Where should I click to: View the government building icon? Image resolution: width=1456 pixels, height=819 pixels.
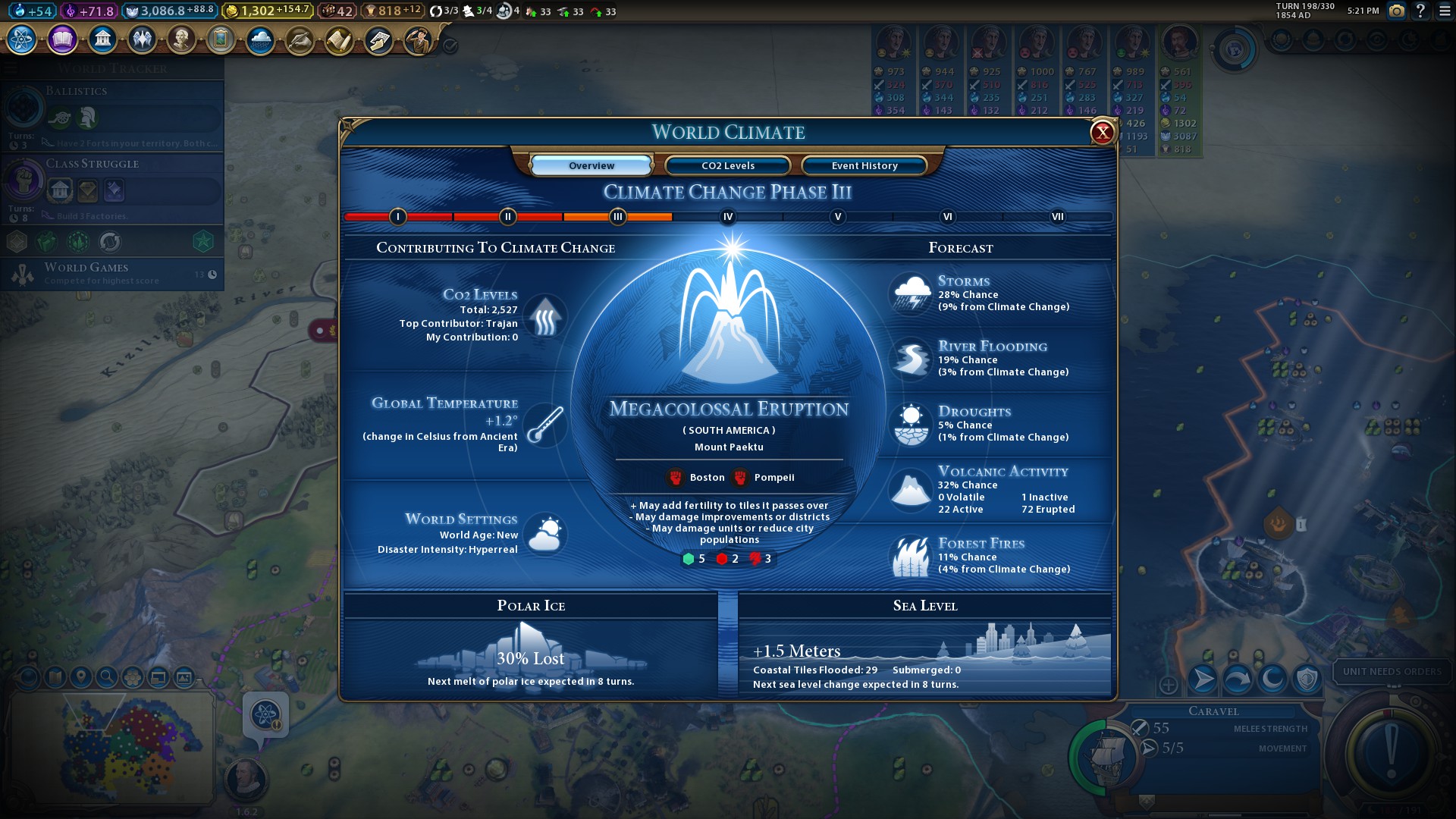(102, 39)
